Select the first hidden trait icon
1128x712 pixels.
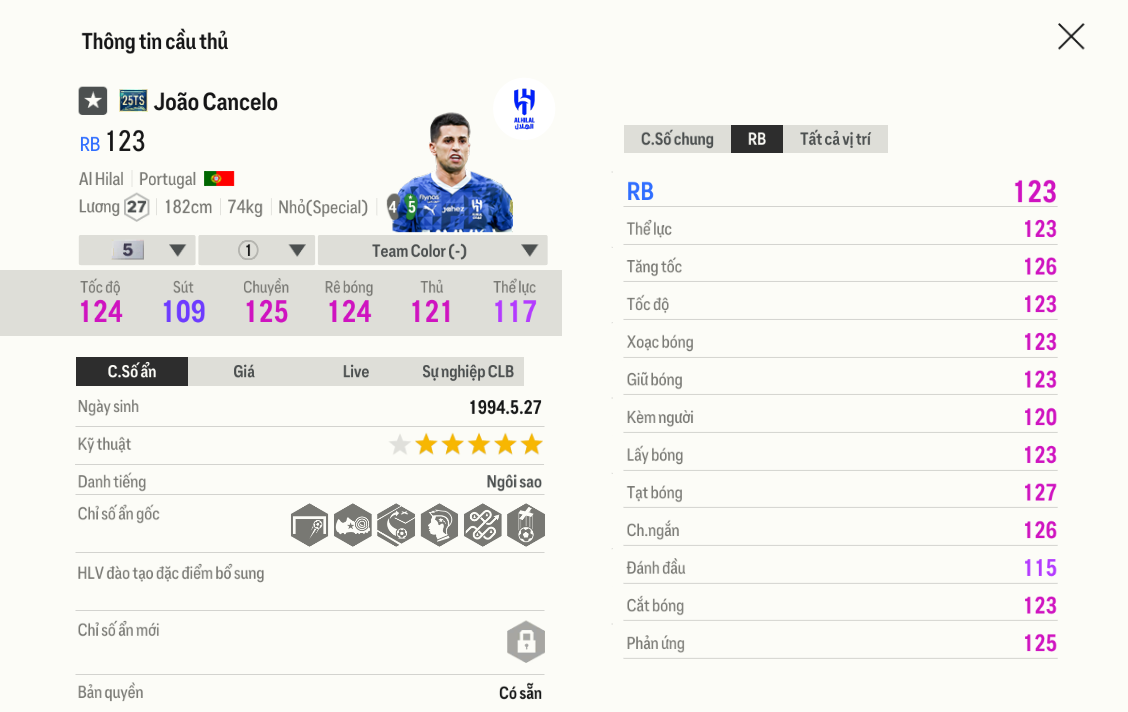point(310,525)
